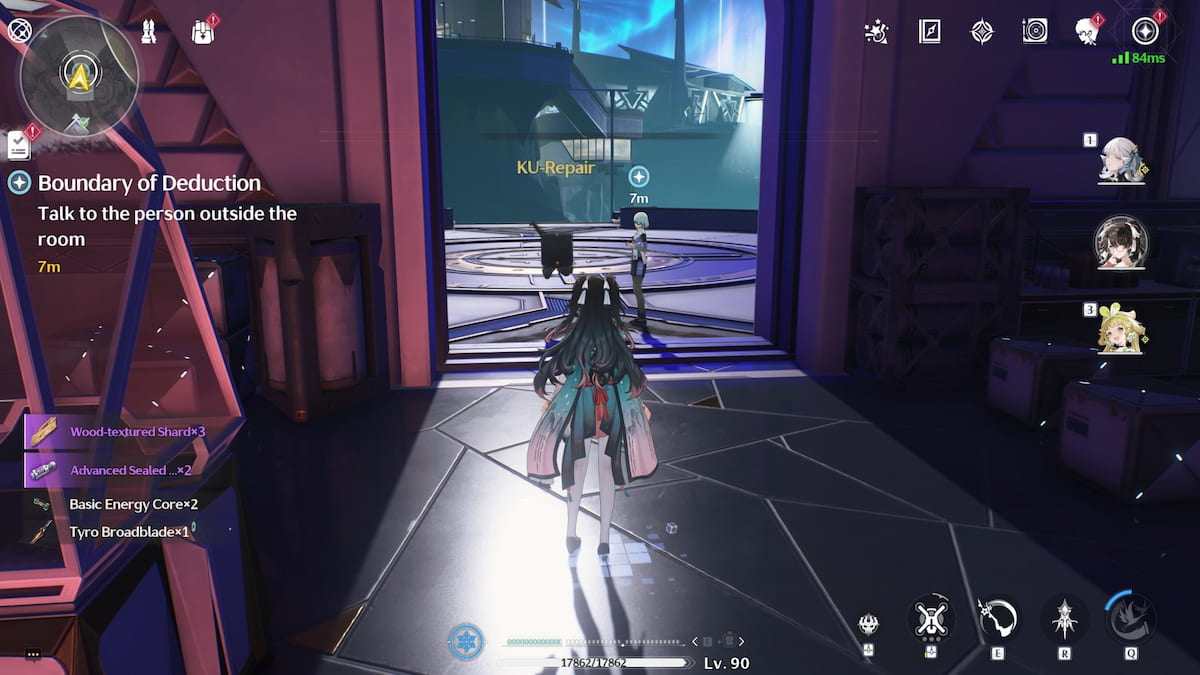Switch to the blonde third party member

coord(1122,326)
